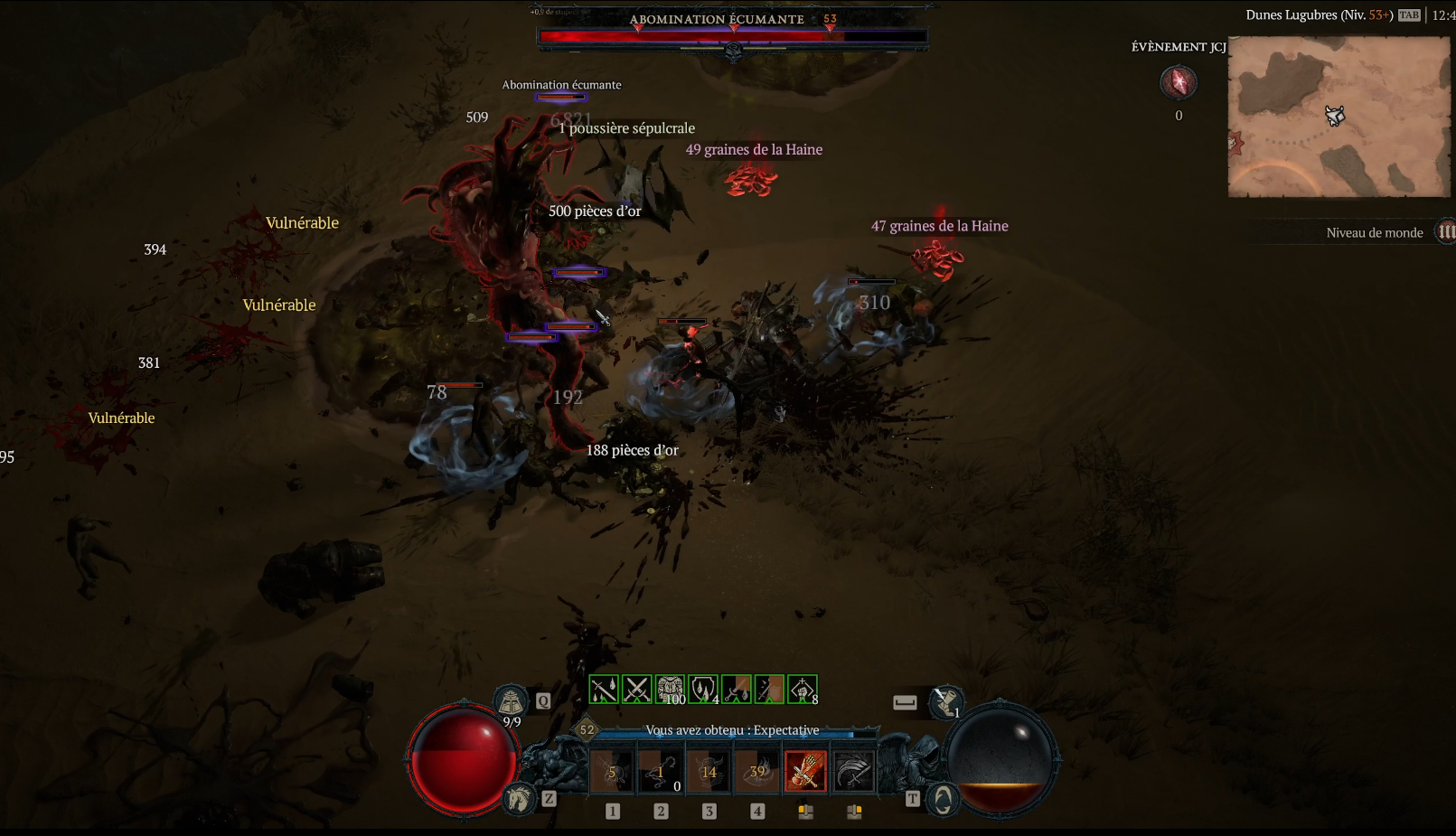Click the evade boot icon
This screenshot has width=1456, height=836.
945,701
